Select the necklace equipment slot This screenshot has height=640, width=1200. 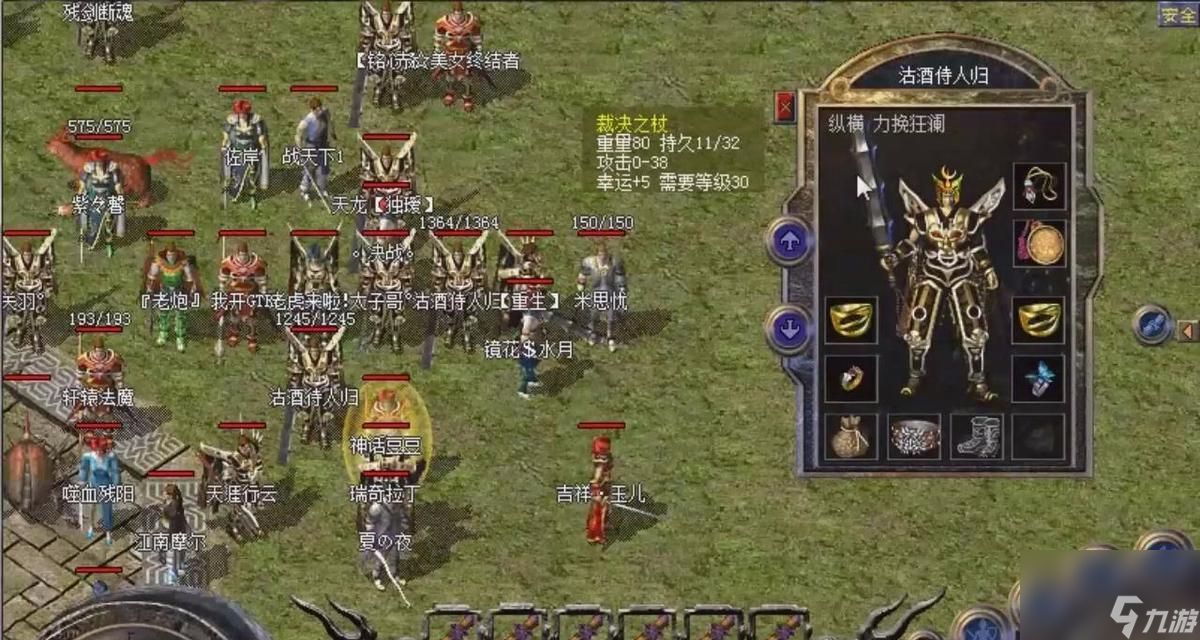[x=1040, y=186]
